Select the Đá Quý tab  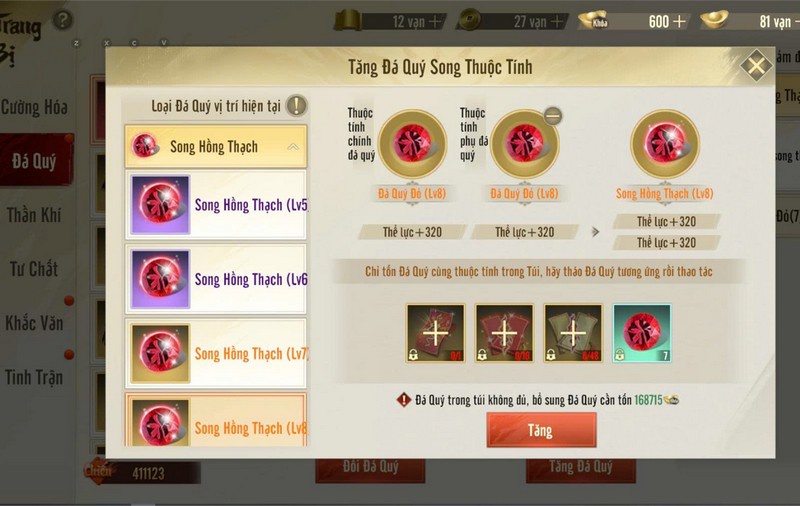point(34,160)
